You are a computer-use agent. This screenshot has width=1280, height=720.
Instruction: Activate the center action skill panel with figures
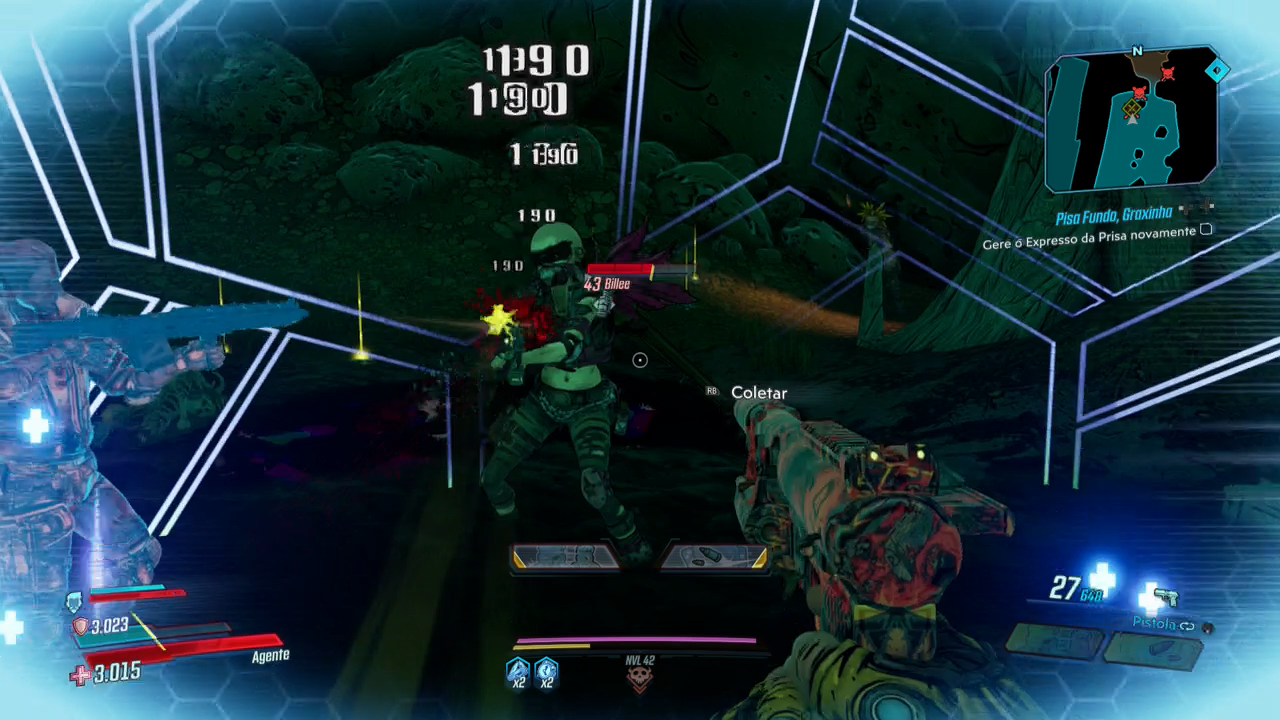click(x=566, y=556)
